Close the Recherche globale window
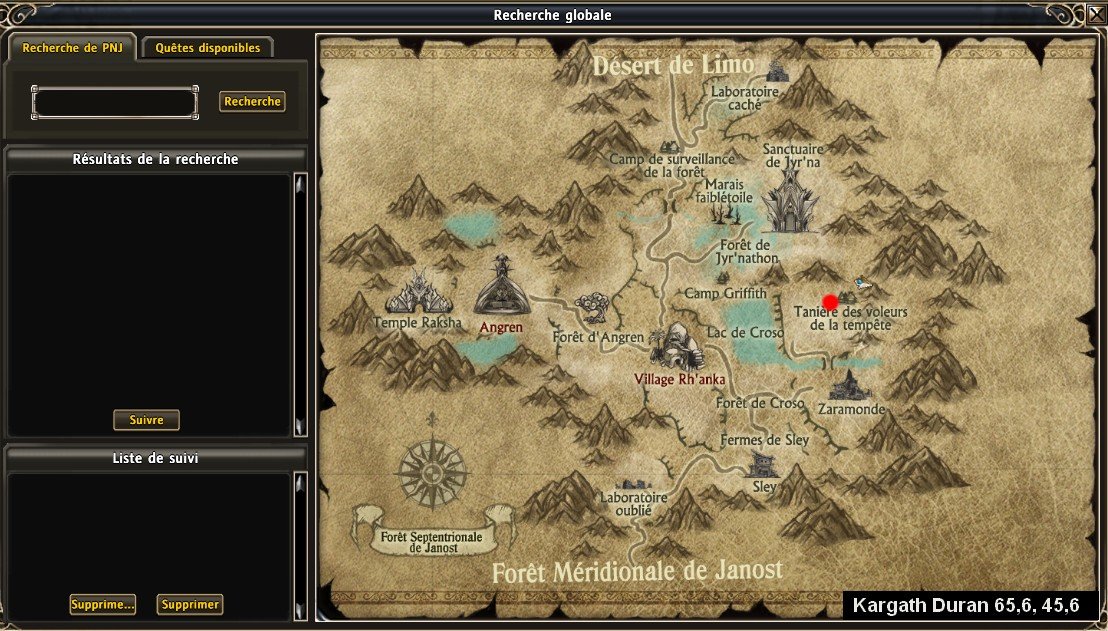This screenshot has height=631, width=1108. point(1095,15)
